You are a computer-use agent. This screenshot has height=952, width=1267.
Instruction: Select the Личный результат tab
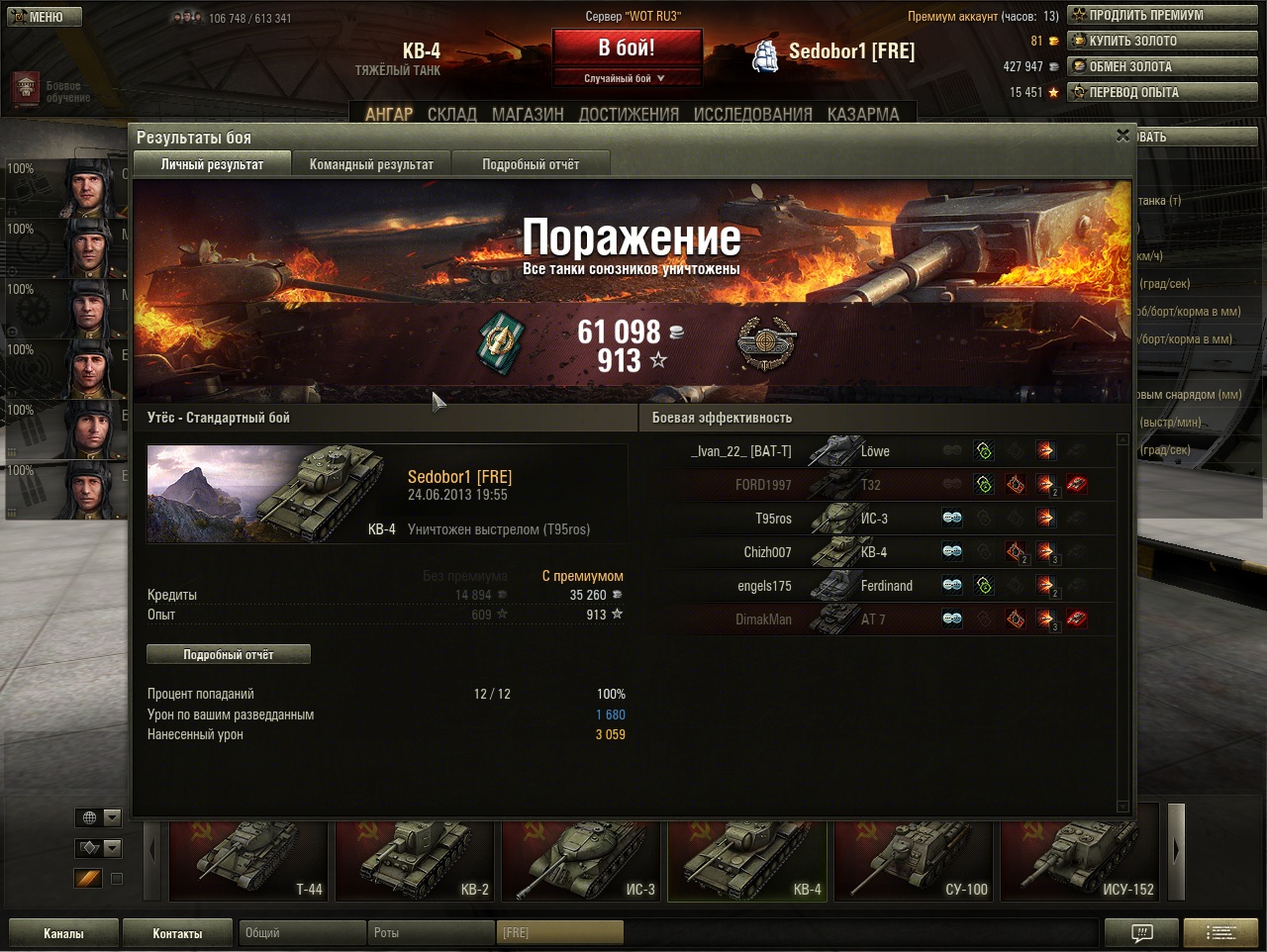click(212, 164)
